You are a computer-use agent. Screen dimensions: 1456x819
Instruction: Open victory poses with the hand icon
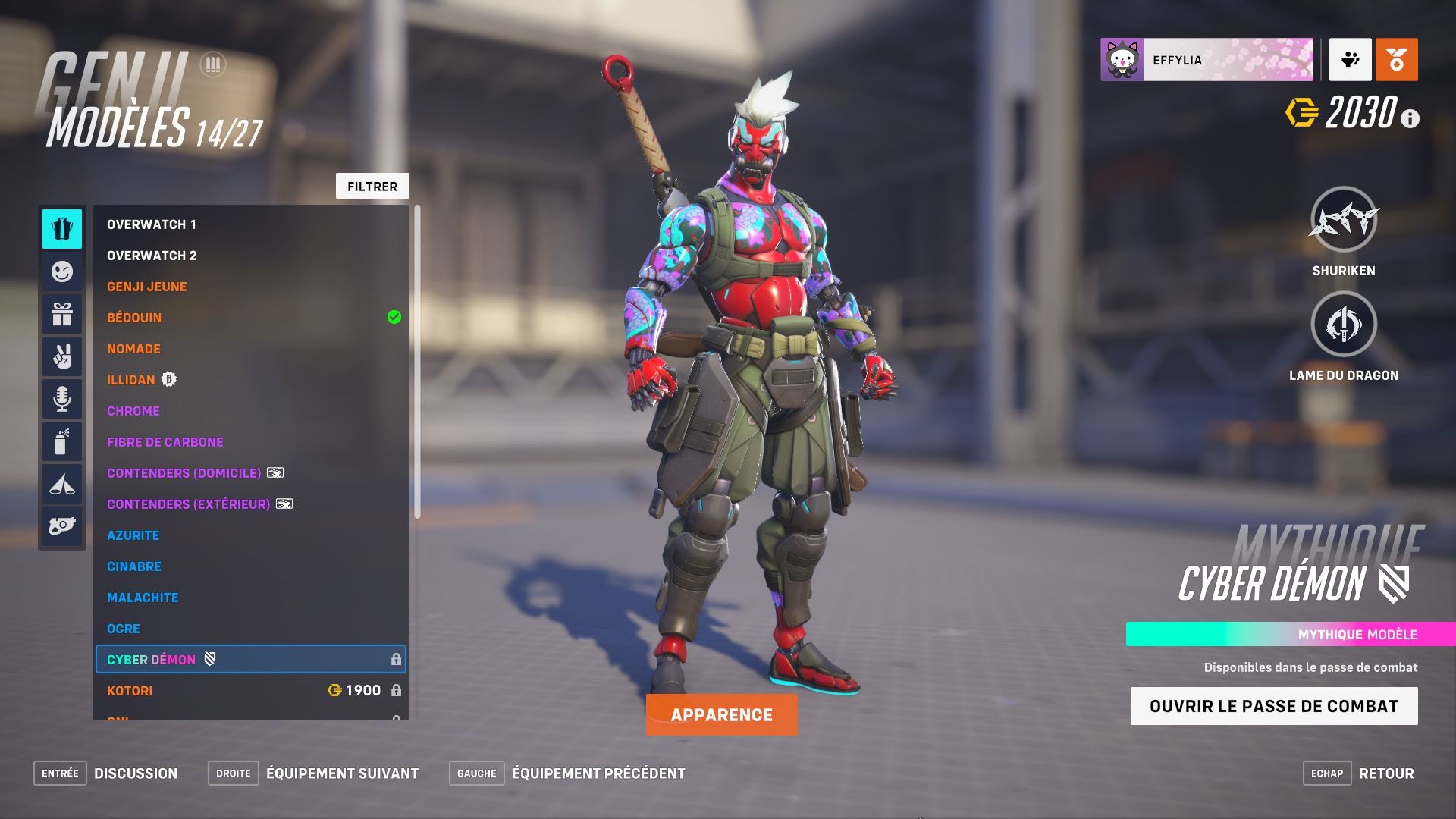(x=61, y=356)
